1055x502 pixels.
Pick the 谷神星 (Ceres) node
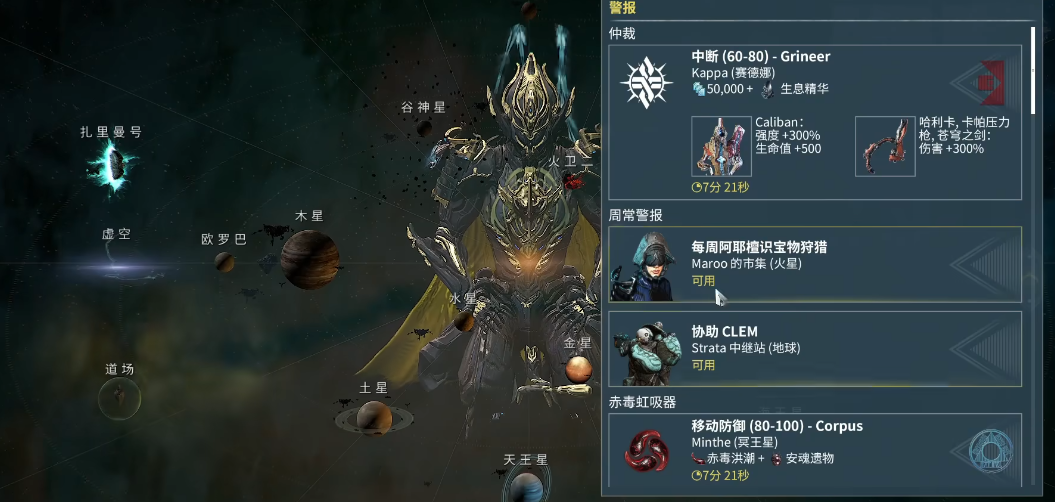click(x=425, y=128)
